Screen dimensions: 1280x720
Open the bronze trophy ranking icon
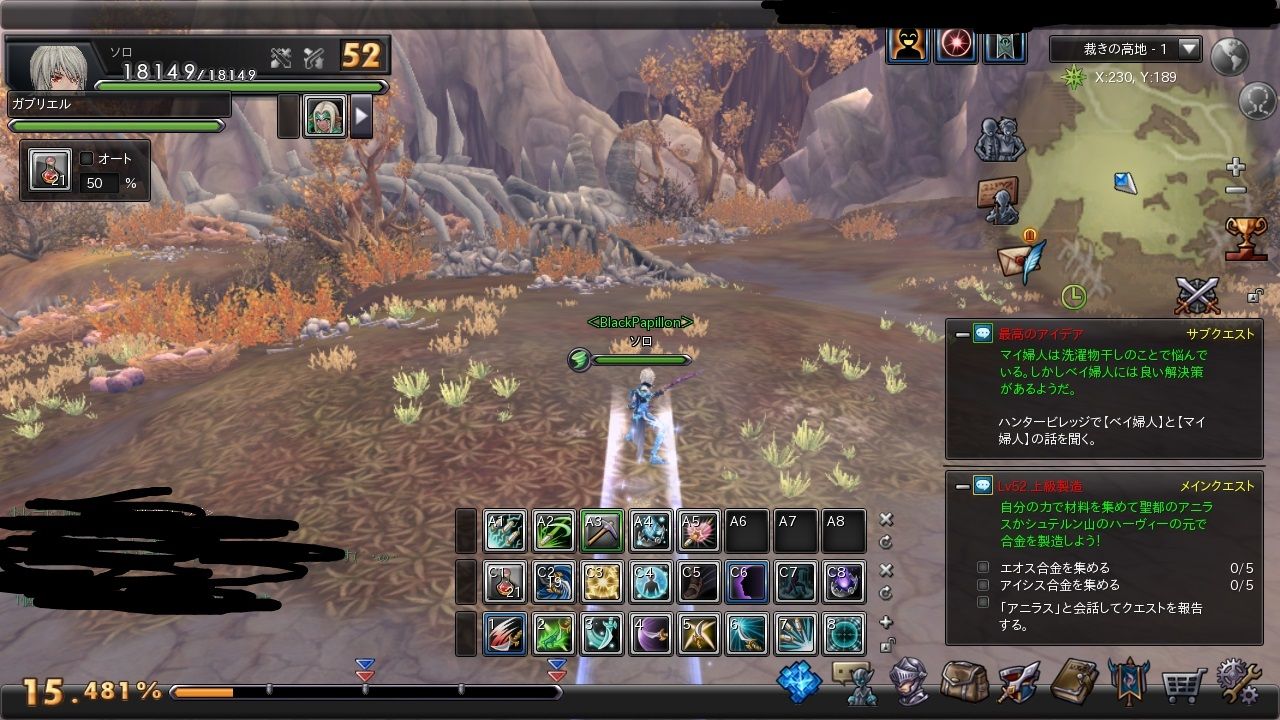[1246, 238]
